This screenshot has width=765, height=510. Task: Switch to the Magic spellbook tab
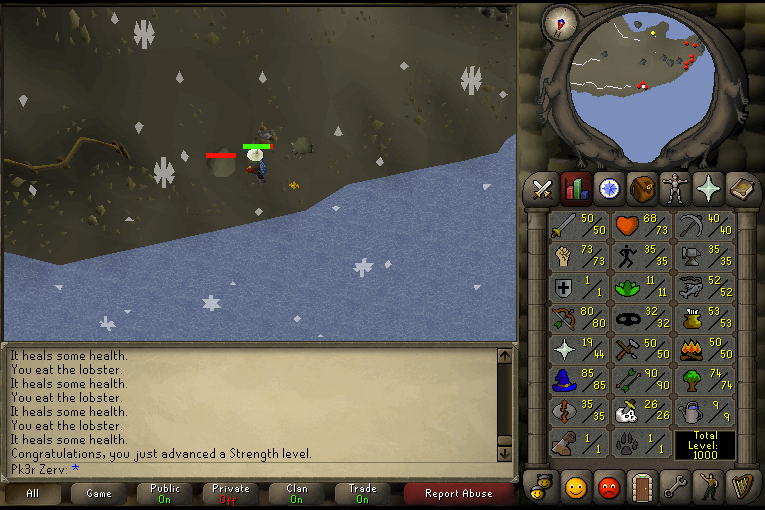click(x=740, y=188)
